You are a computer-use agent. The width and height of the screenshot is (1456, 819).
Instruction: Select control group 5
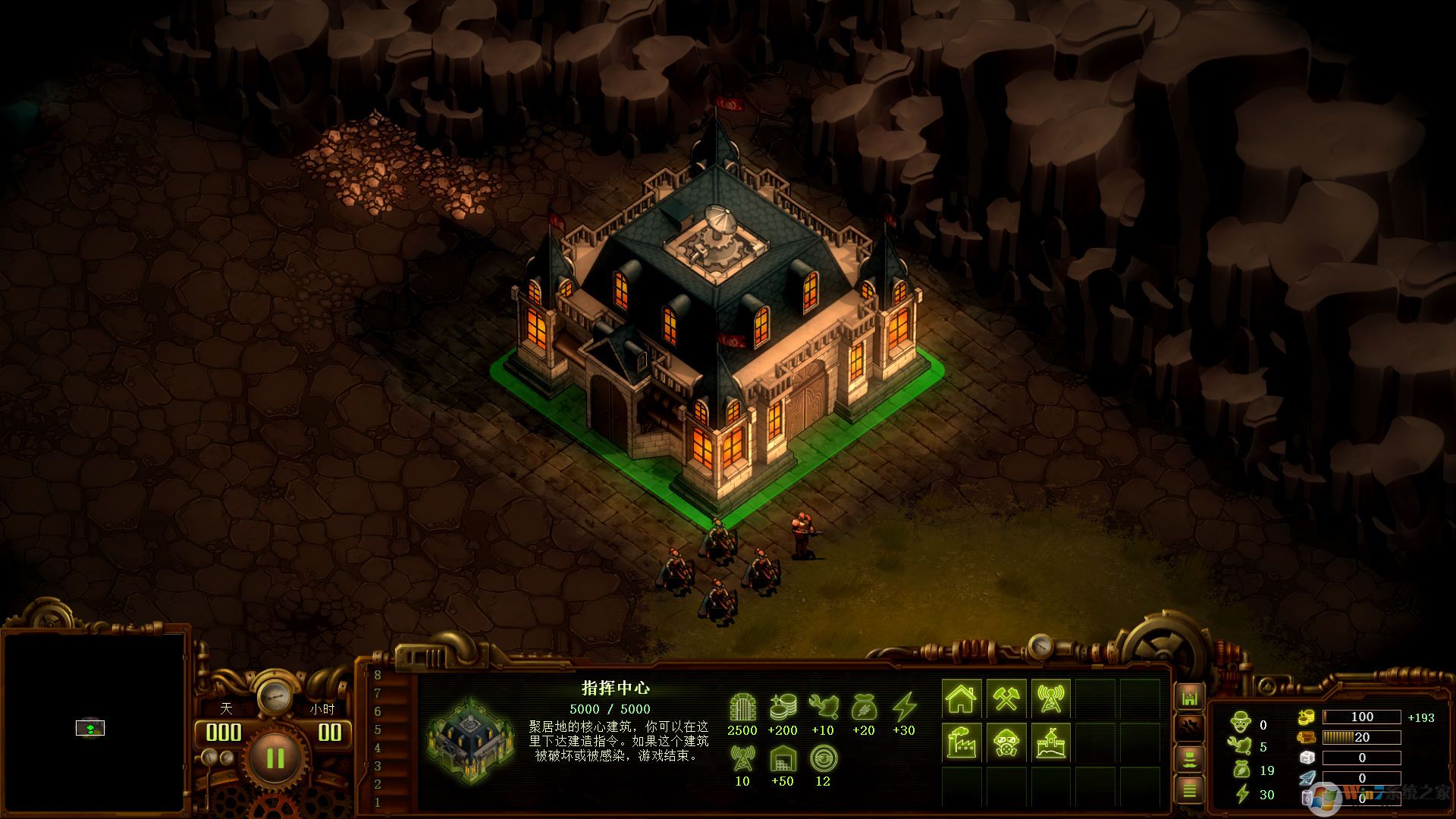[378, 730]
